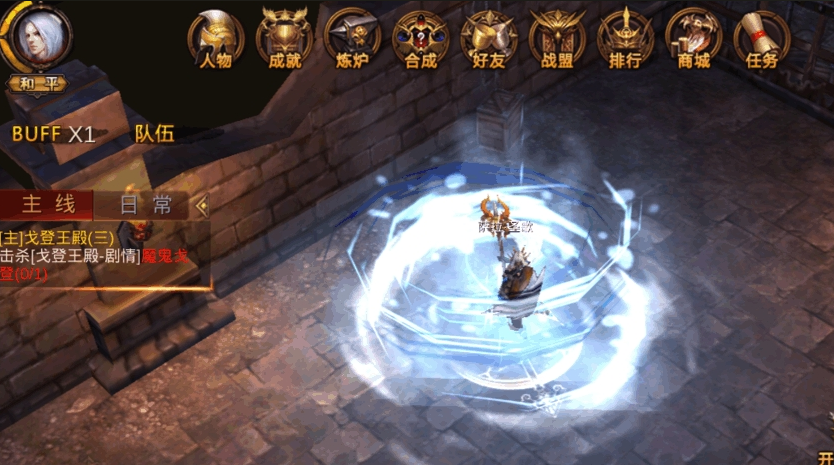Switch to the 日常 daily quest tab
Screen dimensions: 834x465
[x=146, y=205]
